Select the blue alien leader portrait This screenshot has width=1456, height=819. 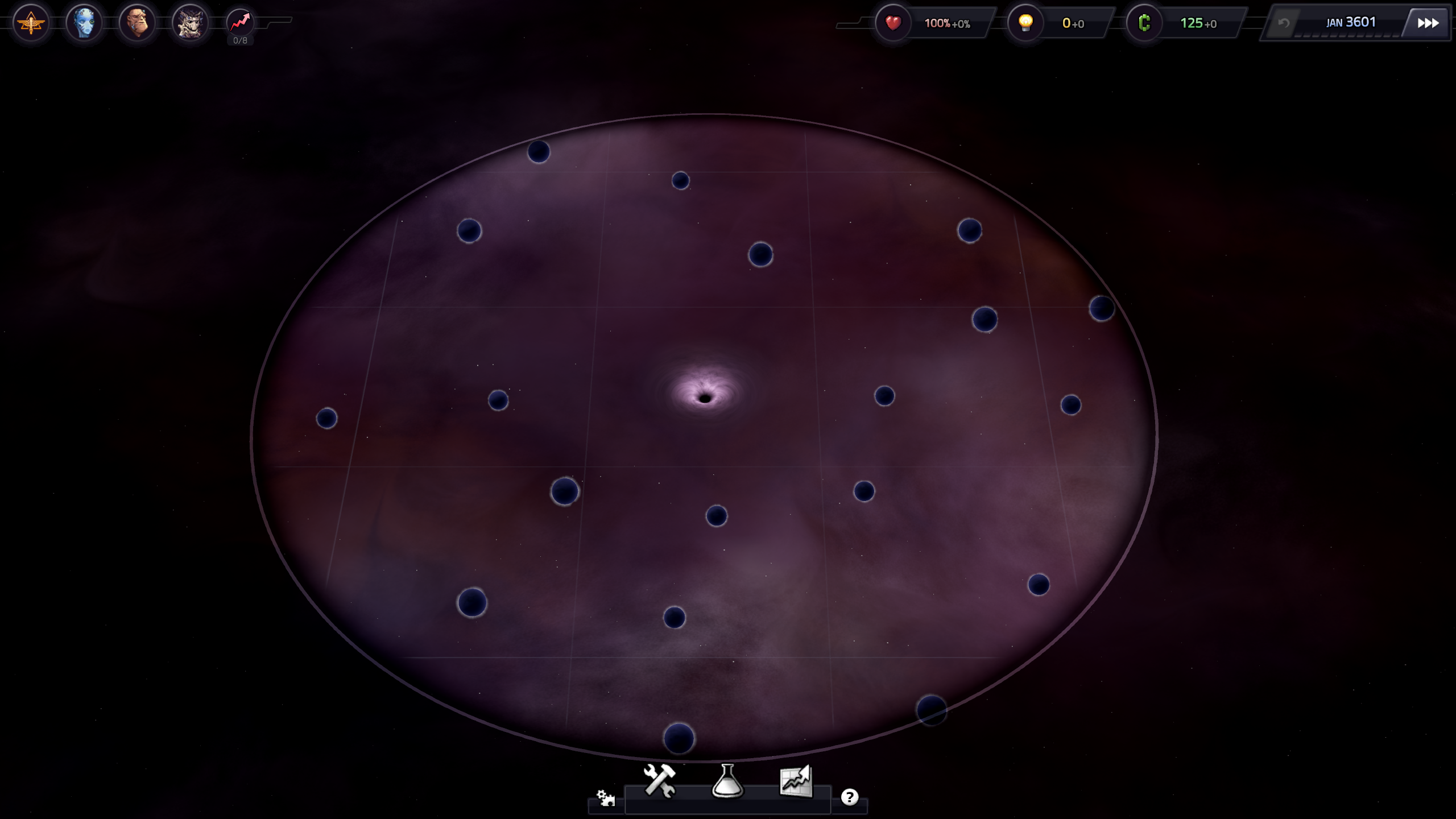coord(84,23)
